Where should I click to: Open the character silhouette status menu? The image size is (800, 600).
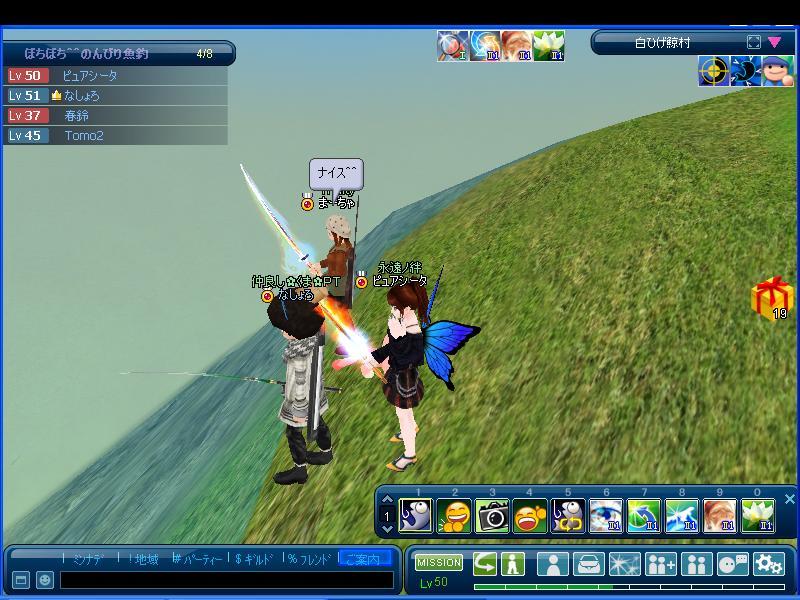click(x=552, y=564)
